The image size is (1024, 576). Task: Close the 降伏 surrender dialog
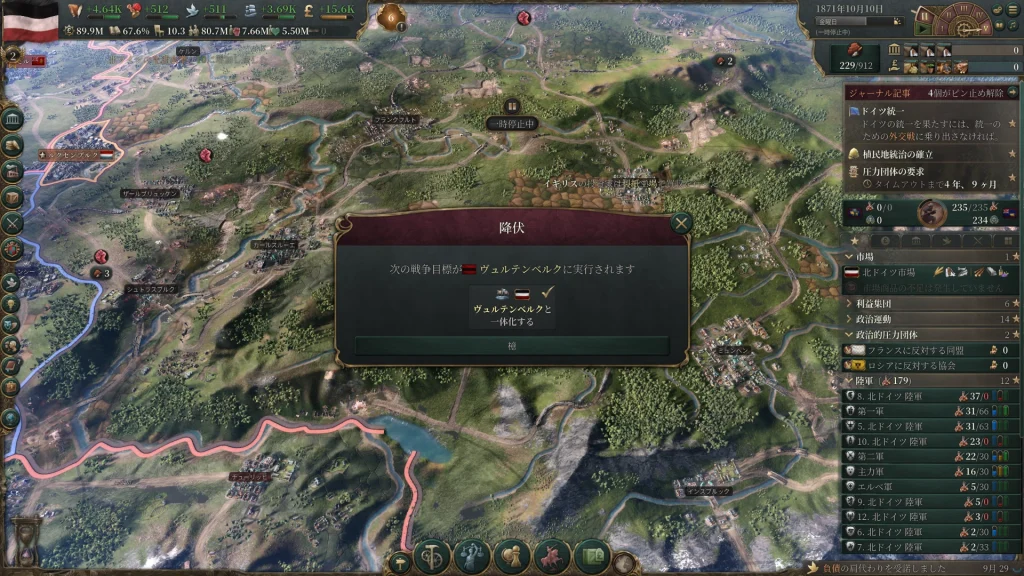[x=681, y=223]
